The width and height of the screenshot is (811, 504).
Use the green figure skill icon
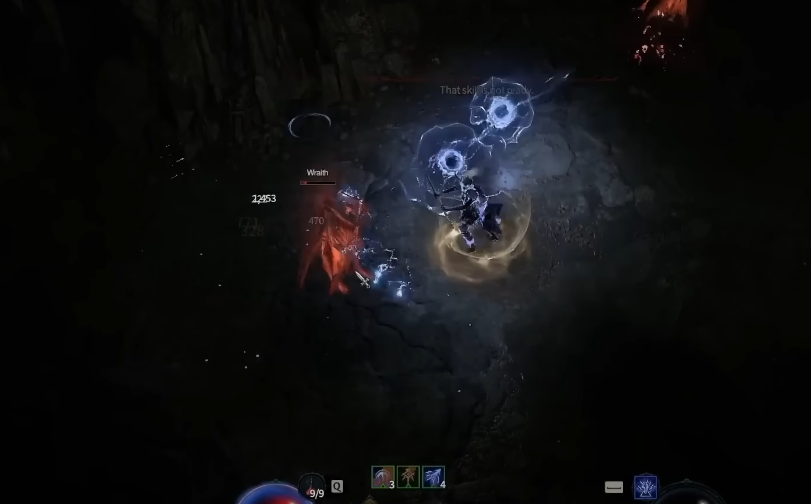pos(408,478)
